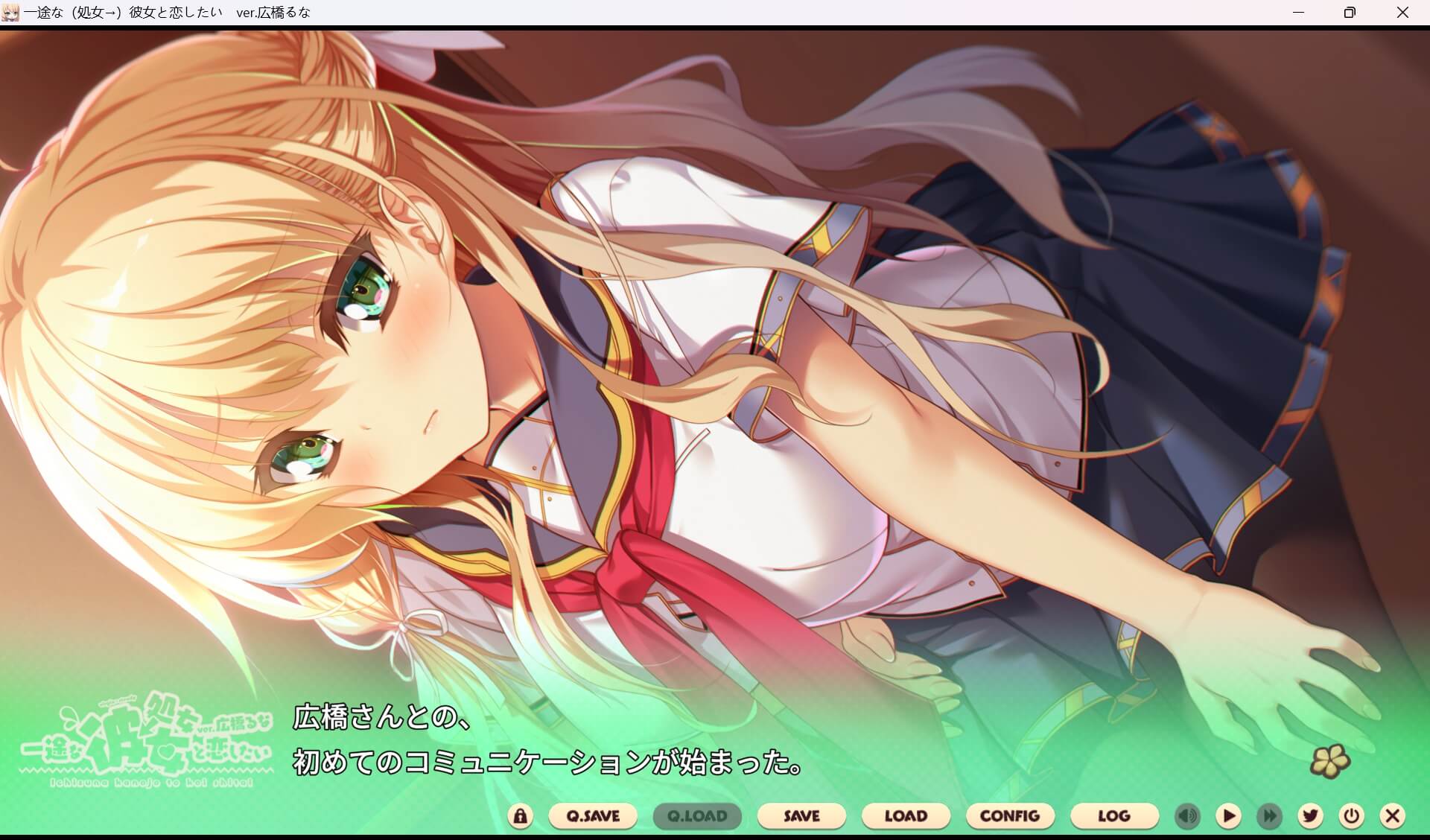Image resolution: width=1430 pixels, height=840 pixels.
Task: Click the speaker volume icon
Action: point(1187,816)
